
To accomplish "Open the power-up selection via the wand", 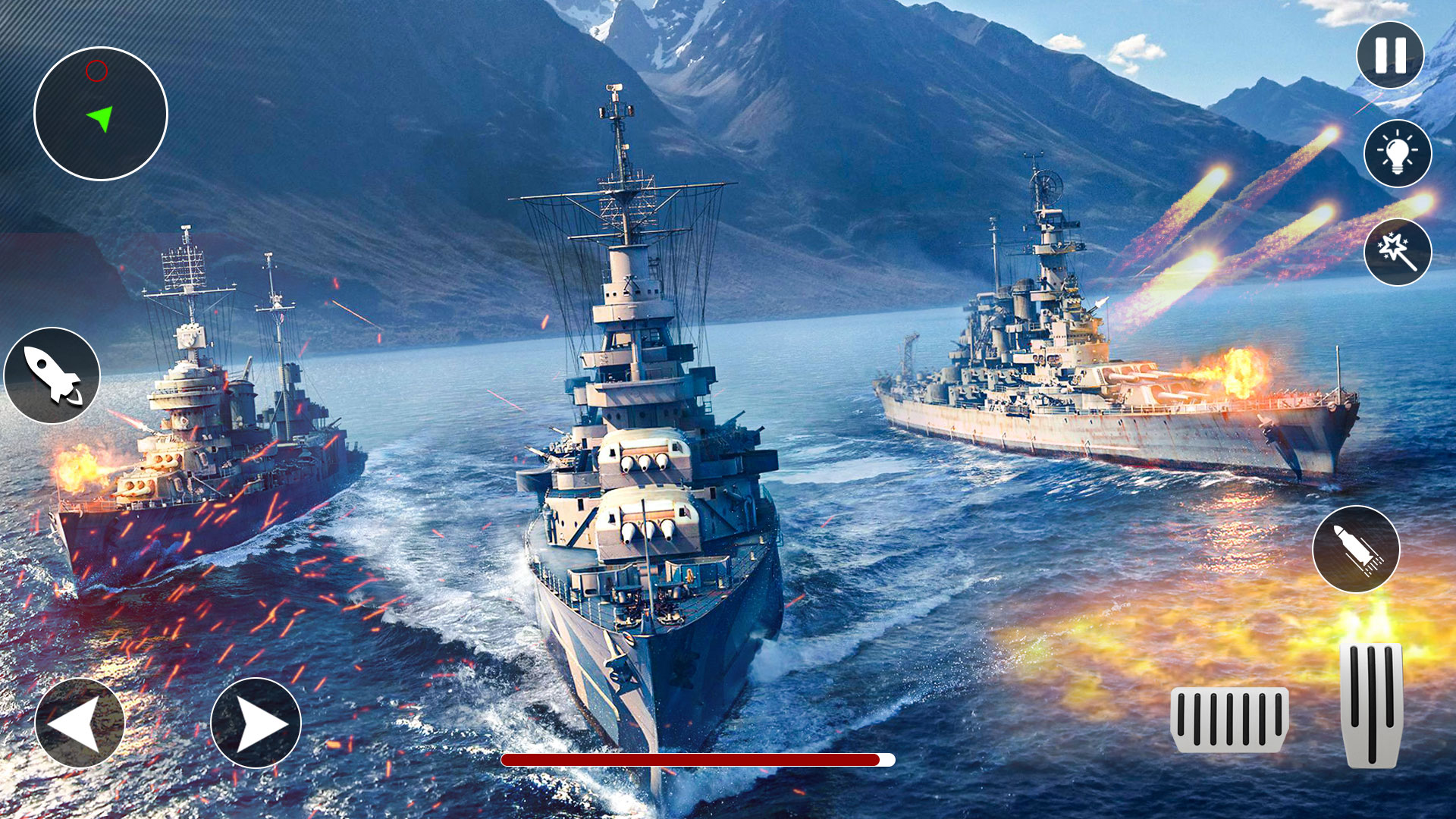I will click(x=1398, y=253).
